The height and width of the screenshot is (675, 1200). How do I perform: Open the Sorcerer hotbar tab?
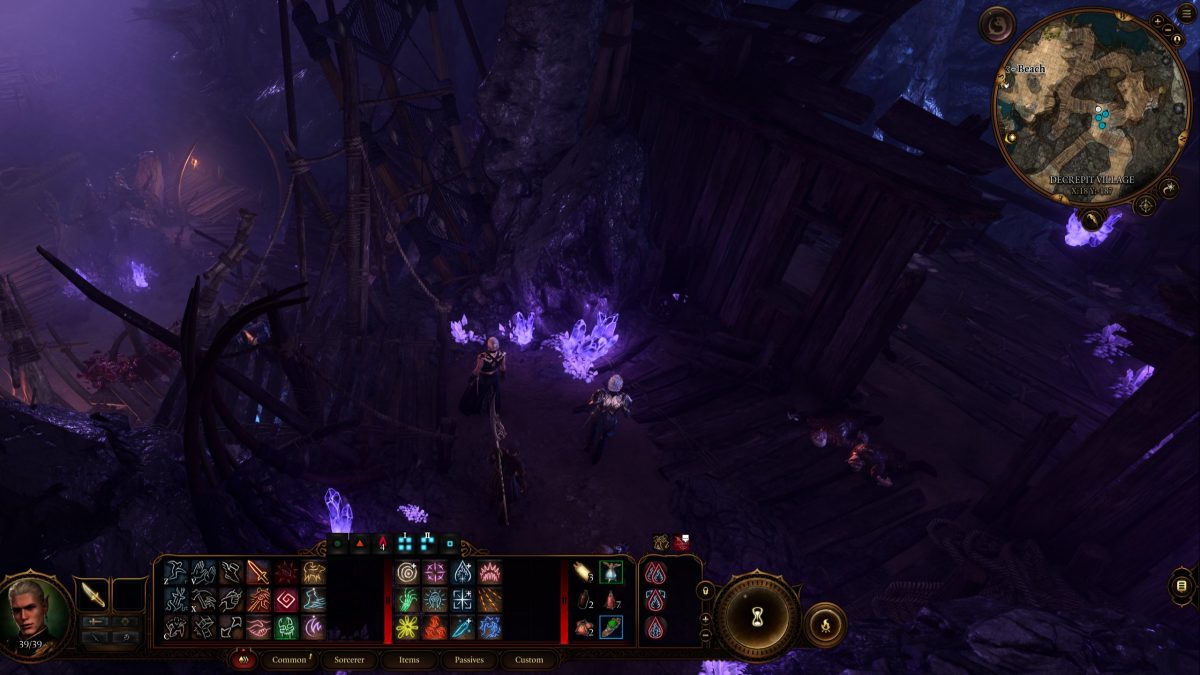[x=348, y=660]
